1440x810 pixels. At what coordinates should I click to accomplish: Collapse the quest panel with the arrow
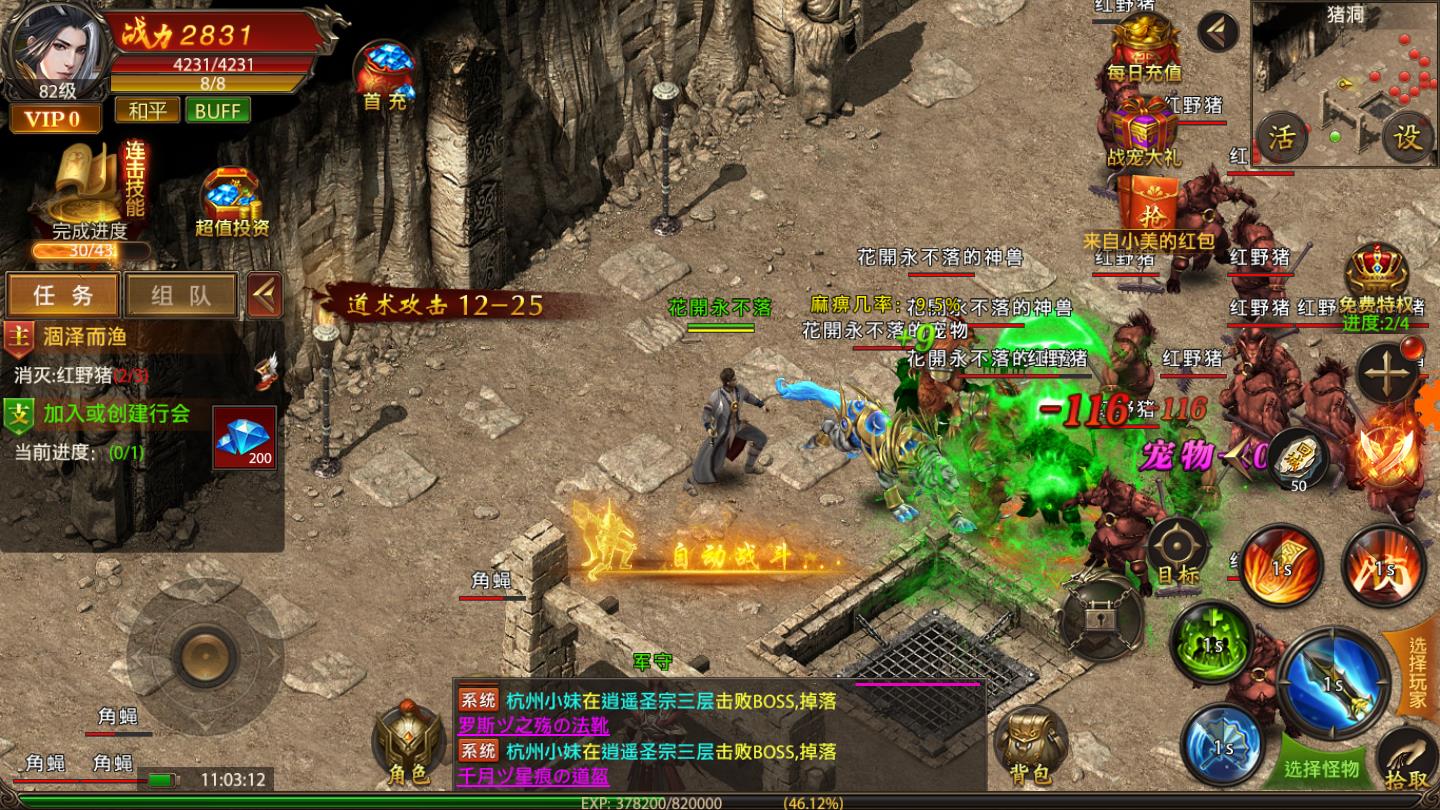(264, 295)
